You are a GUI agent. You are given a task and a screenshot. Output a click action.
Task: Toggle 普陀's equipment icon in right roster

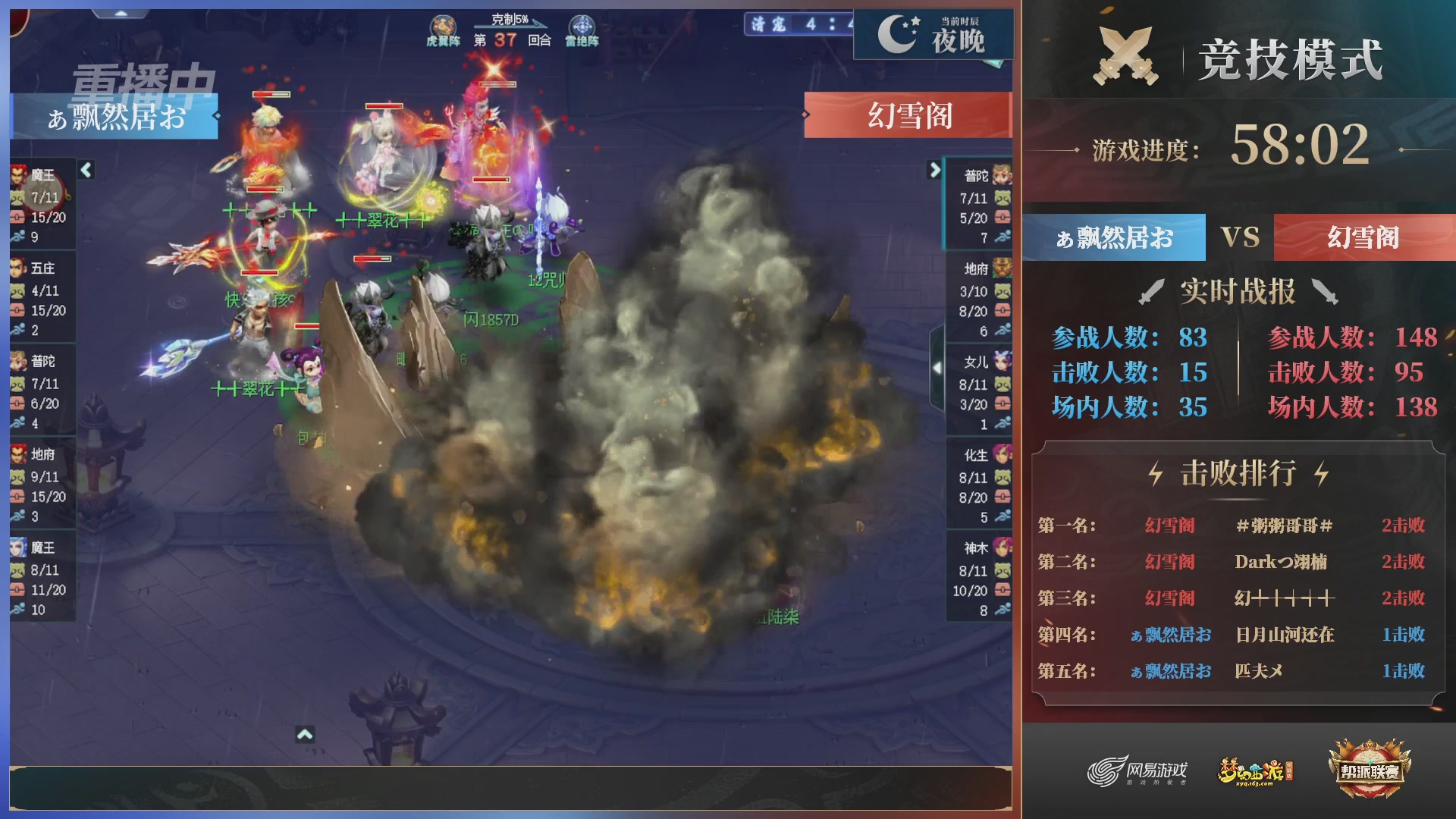point(1003,218)
